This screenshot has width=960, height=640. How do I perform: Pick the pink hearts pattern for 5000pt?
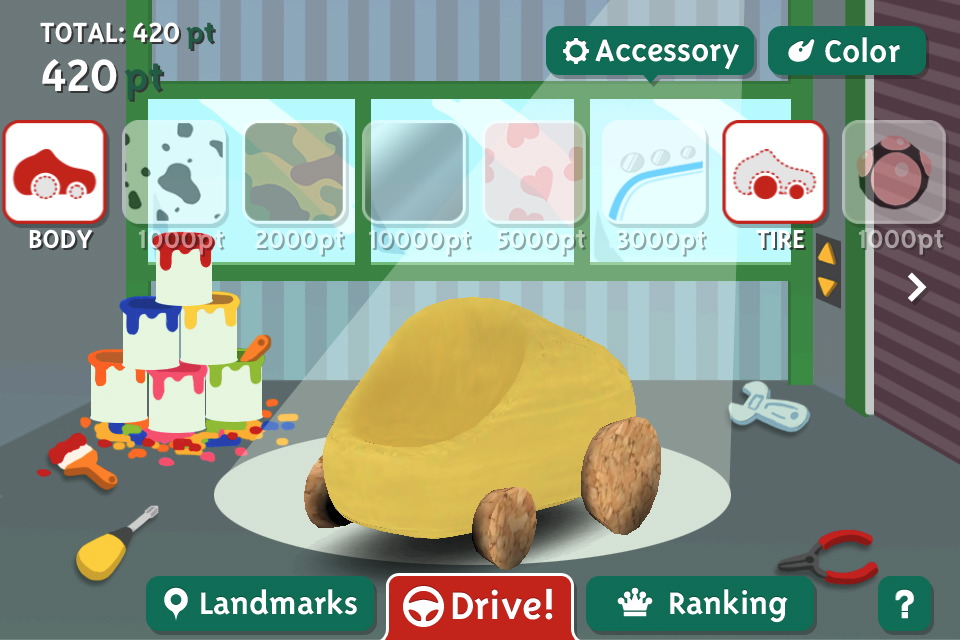point(534,172)
